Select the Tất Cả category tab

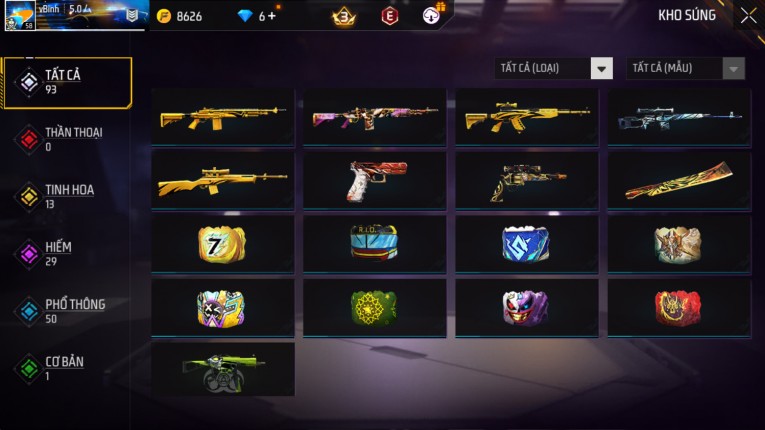[67, 82]
